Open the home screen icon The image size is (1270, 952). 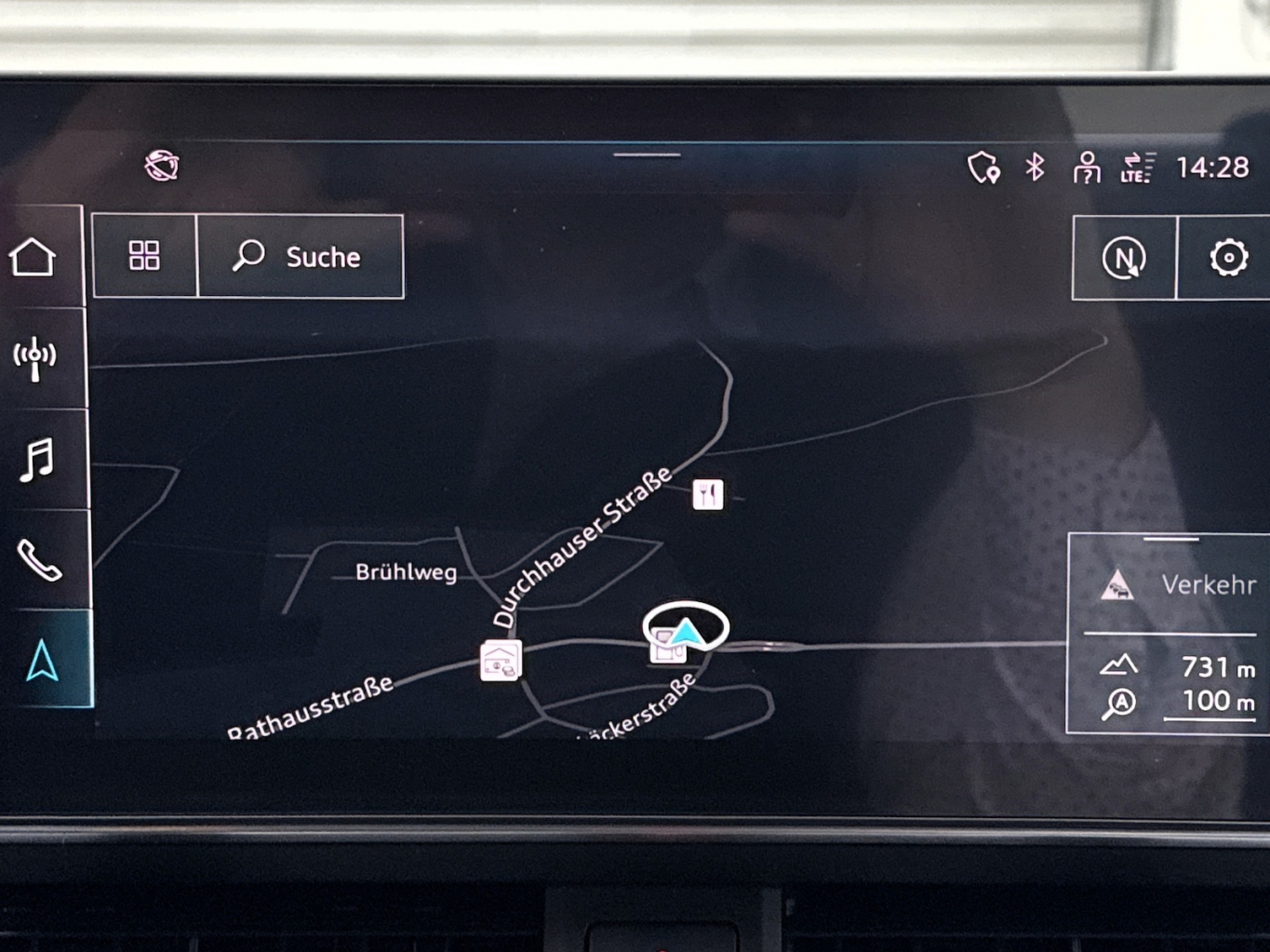tap(33, 257)
